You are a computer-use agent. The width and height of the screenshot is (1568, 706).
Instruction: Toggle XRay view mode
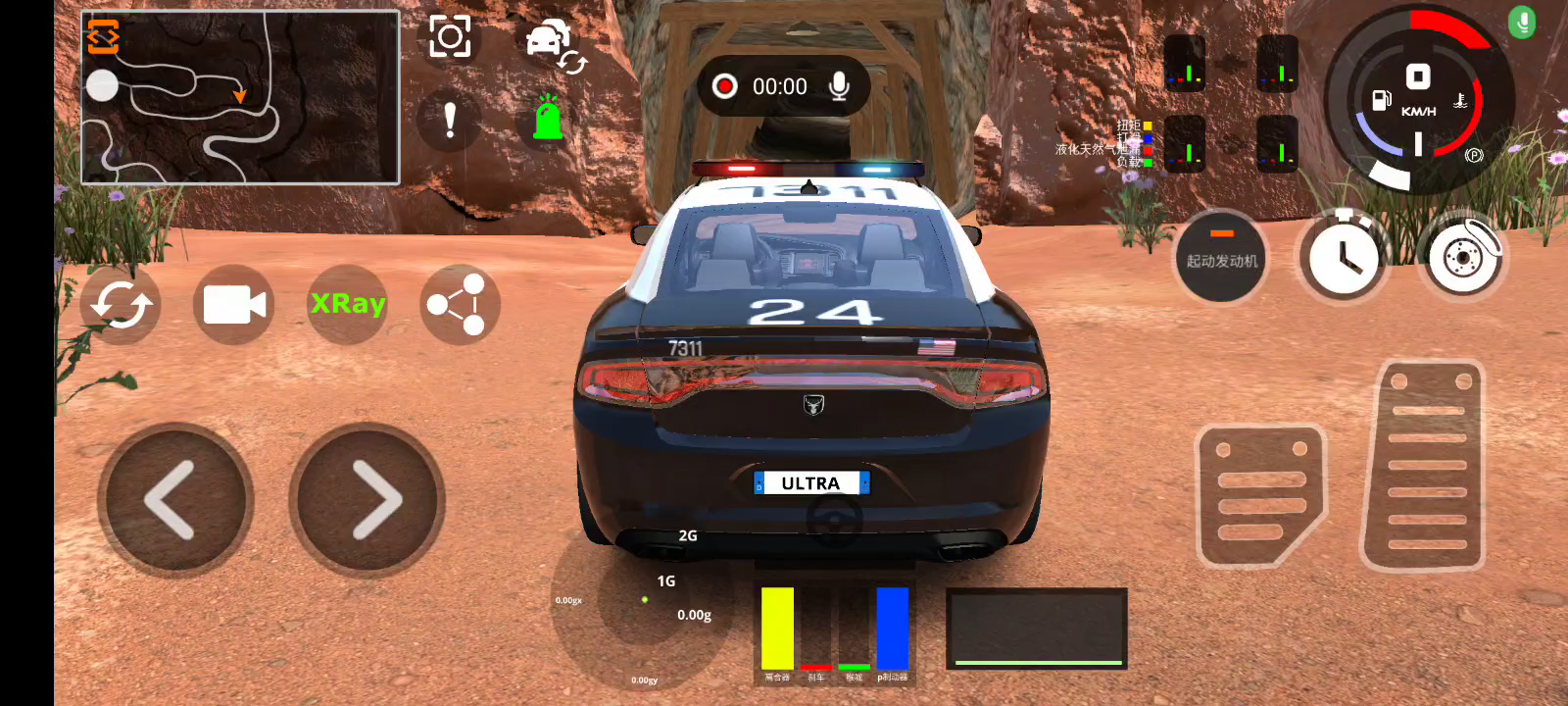click(348, 304)
